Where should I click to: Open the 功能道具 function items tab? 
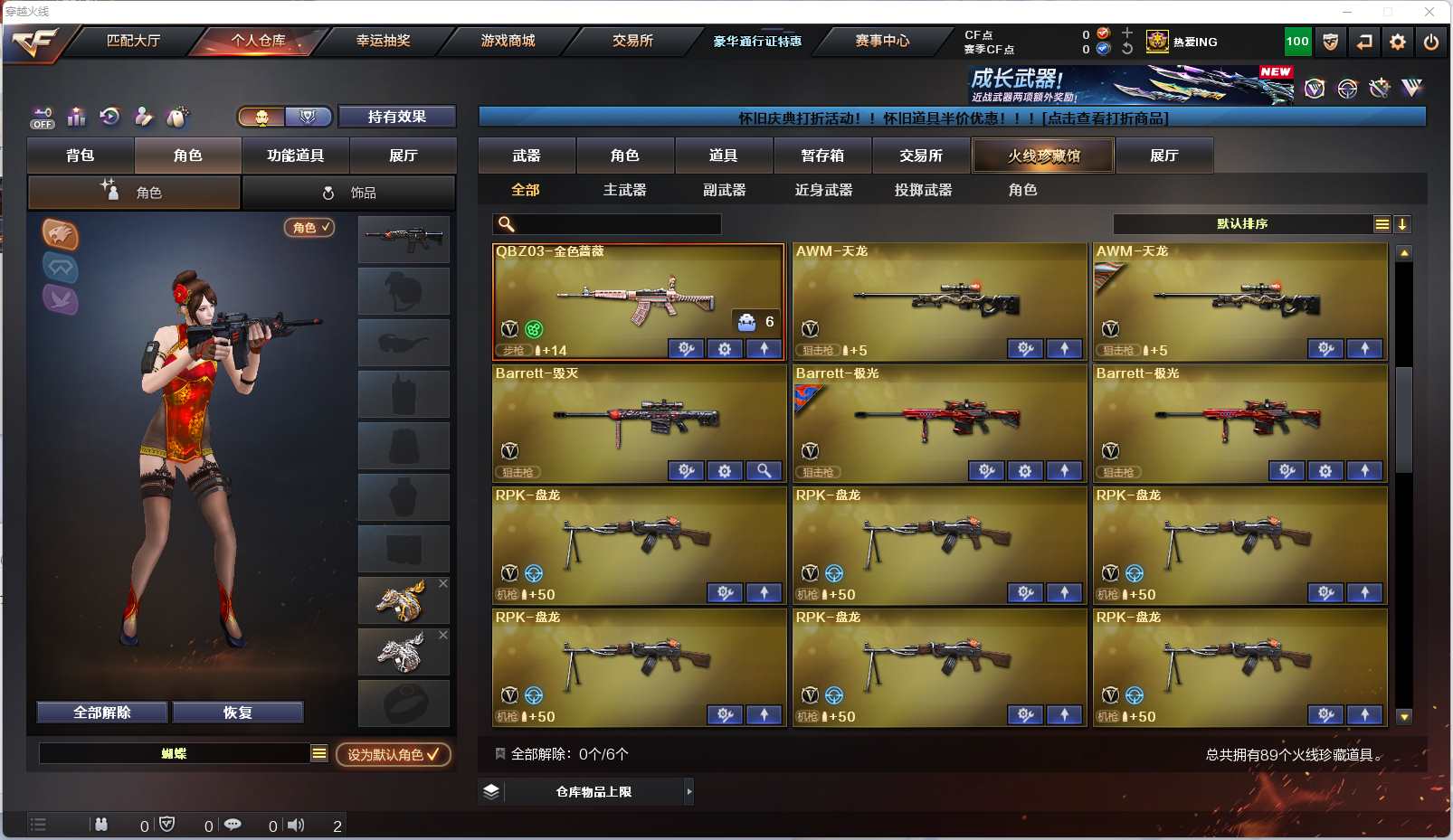(x=295, y=156)
